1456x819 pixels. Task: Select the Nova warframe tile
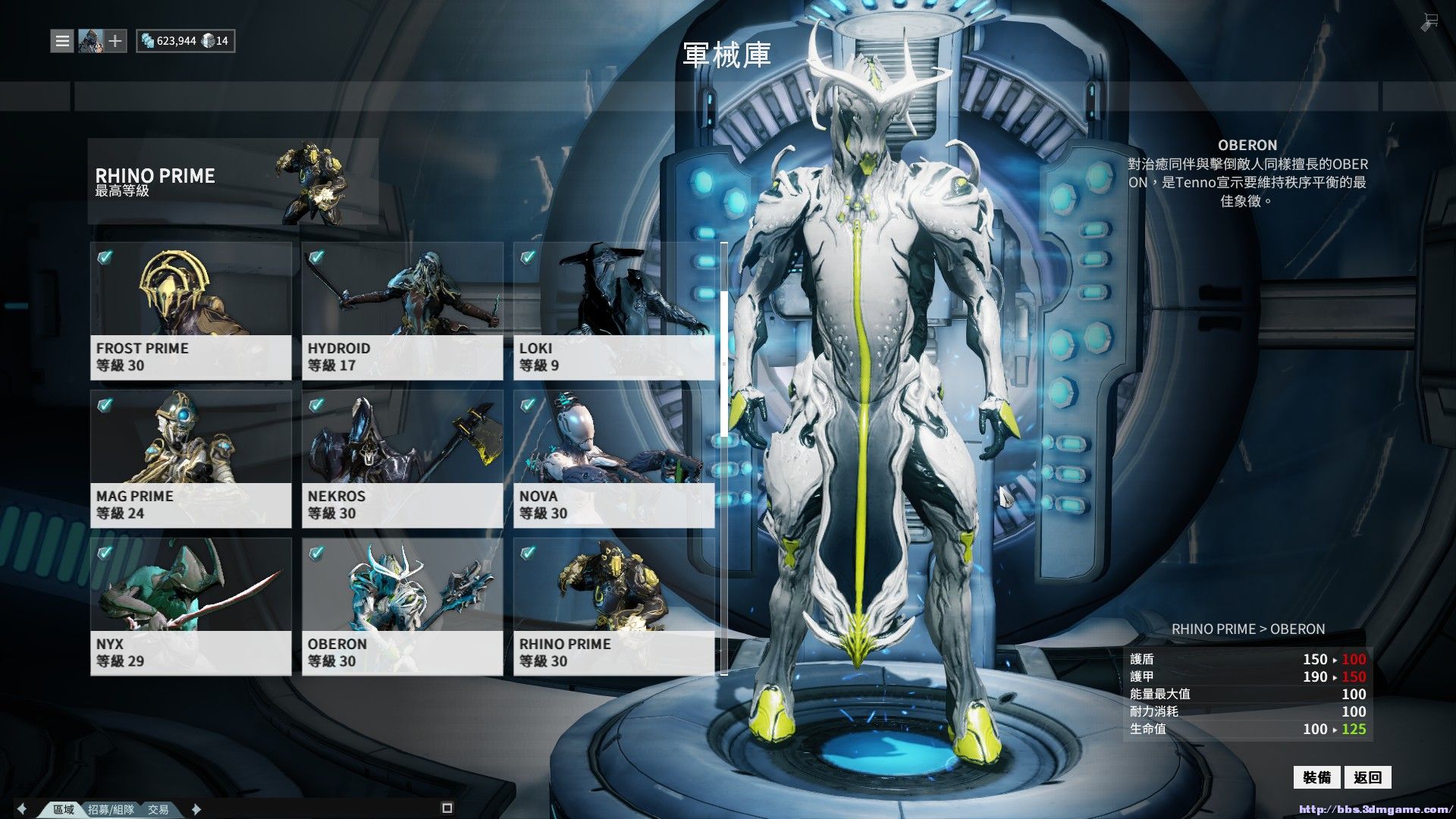(613, 459)
